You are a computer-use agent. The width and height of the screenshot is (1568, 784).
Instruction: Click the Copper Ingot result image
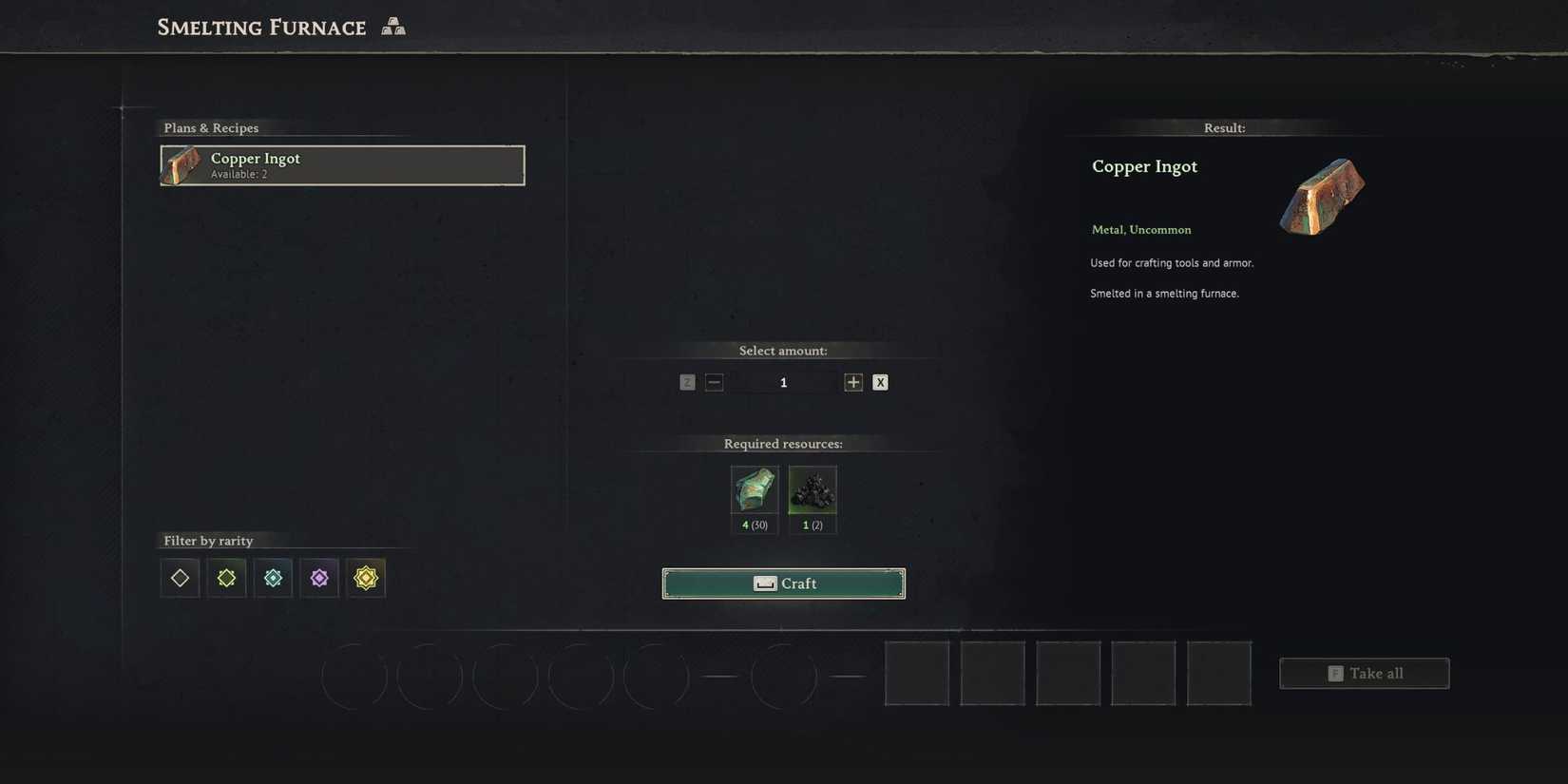1322,196
